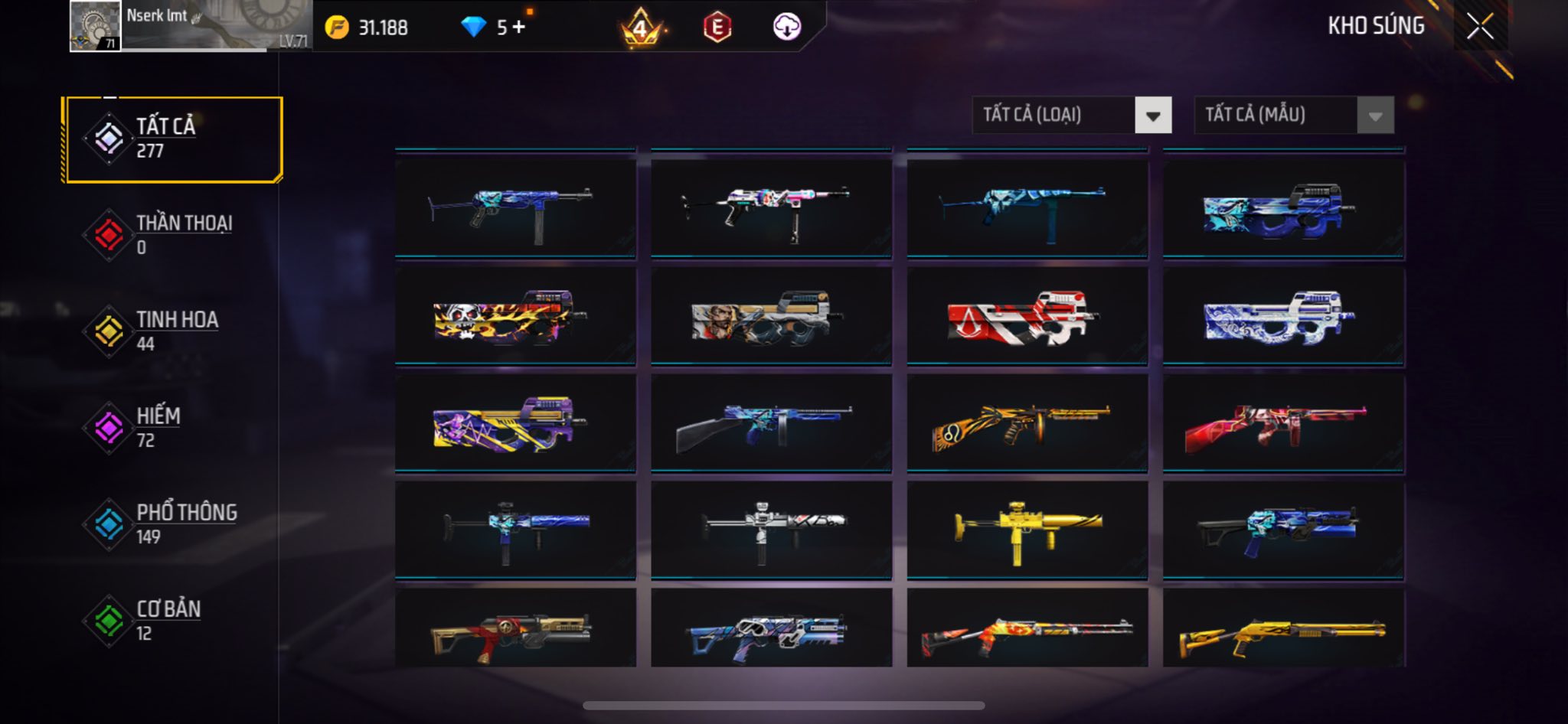Close the Kho Súng weapon vault
The height and width of the screenshot is (724, 1568).
coord(1480,27)
